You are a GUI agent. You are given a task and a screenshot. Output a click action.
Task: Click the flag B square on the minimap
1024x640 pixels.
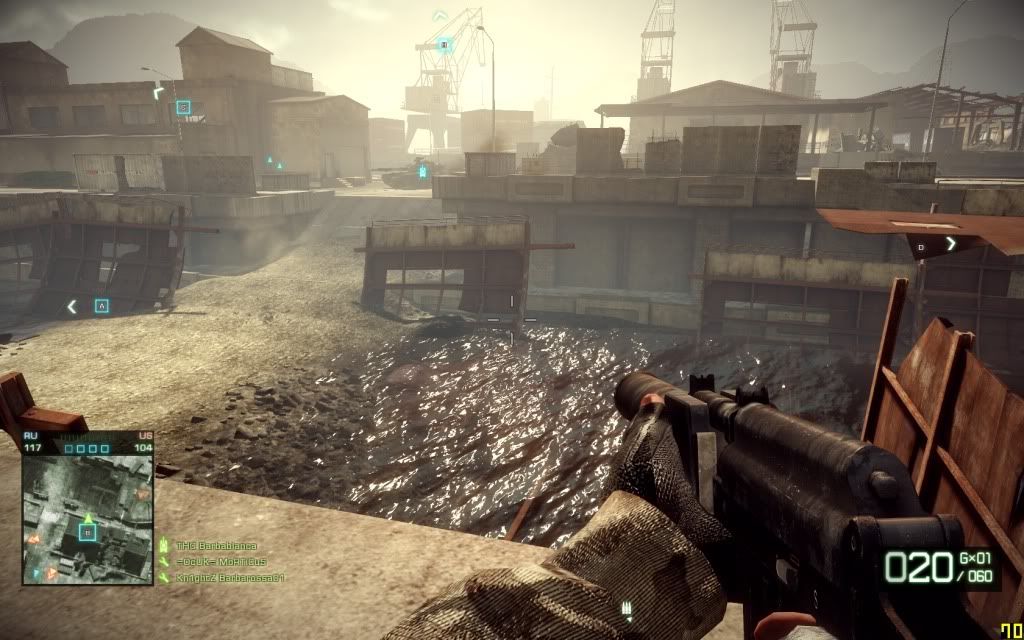(x=87, y=533)
